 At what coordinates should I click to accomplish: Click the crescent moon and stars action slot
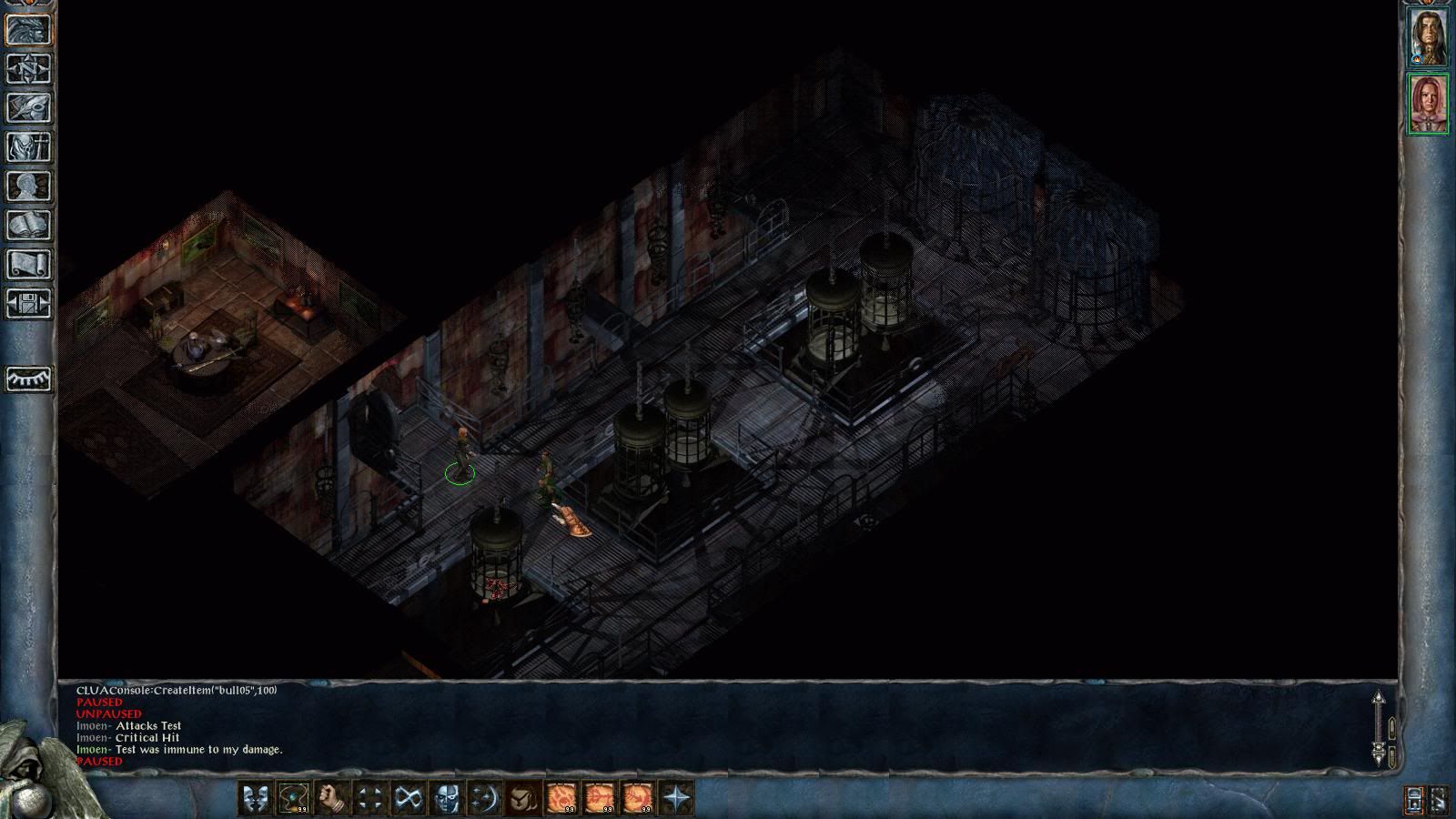[484, 798]
